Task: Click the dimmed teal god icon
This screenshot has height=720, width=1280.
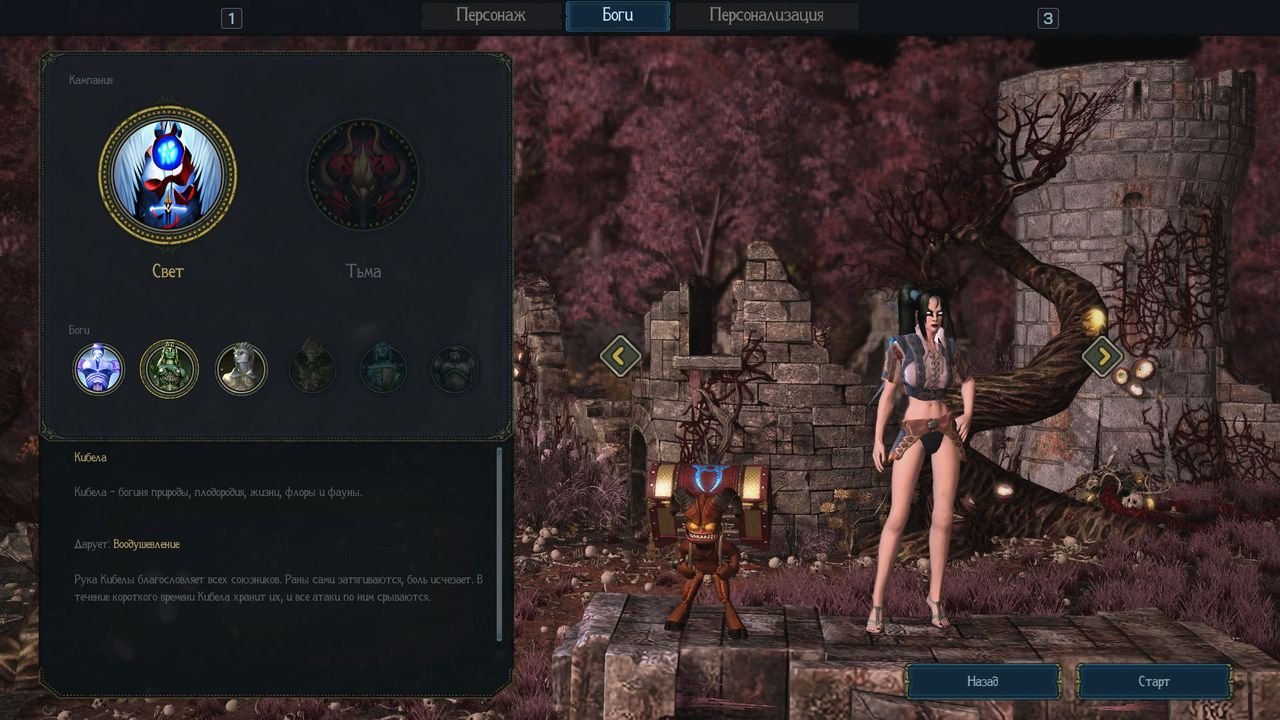Action: 383,369
